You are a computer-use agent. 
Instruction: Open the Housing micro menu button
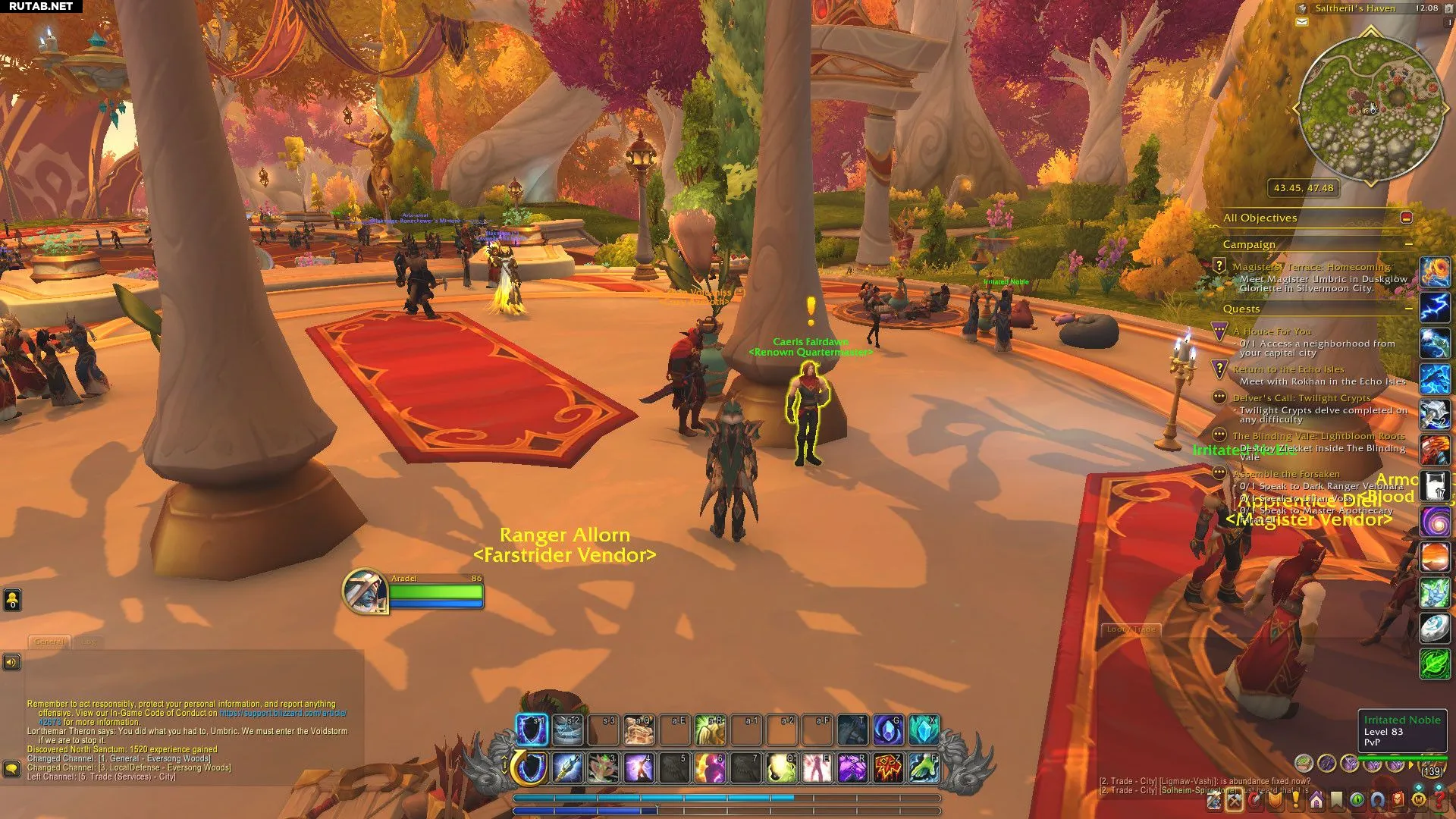1316,800
